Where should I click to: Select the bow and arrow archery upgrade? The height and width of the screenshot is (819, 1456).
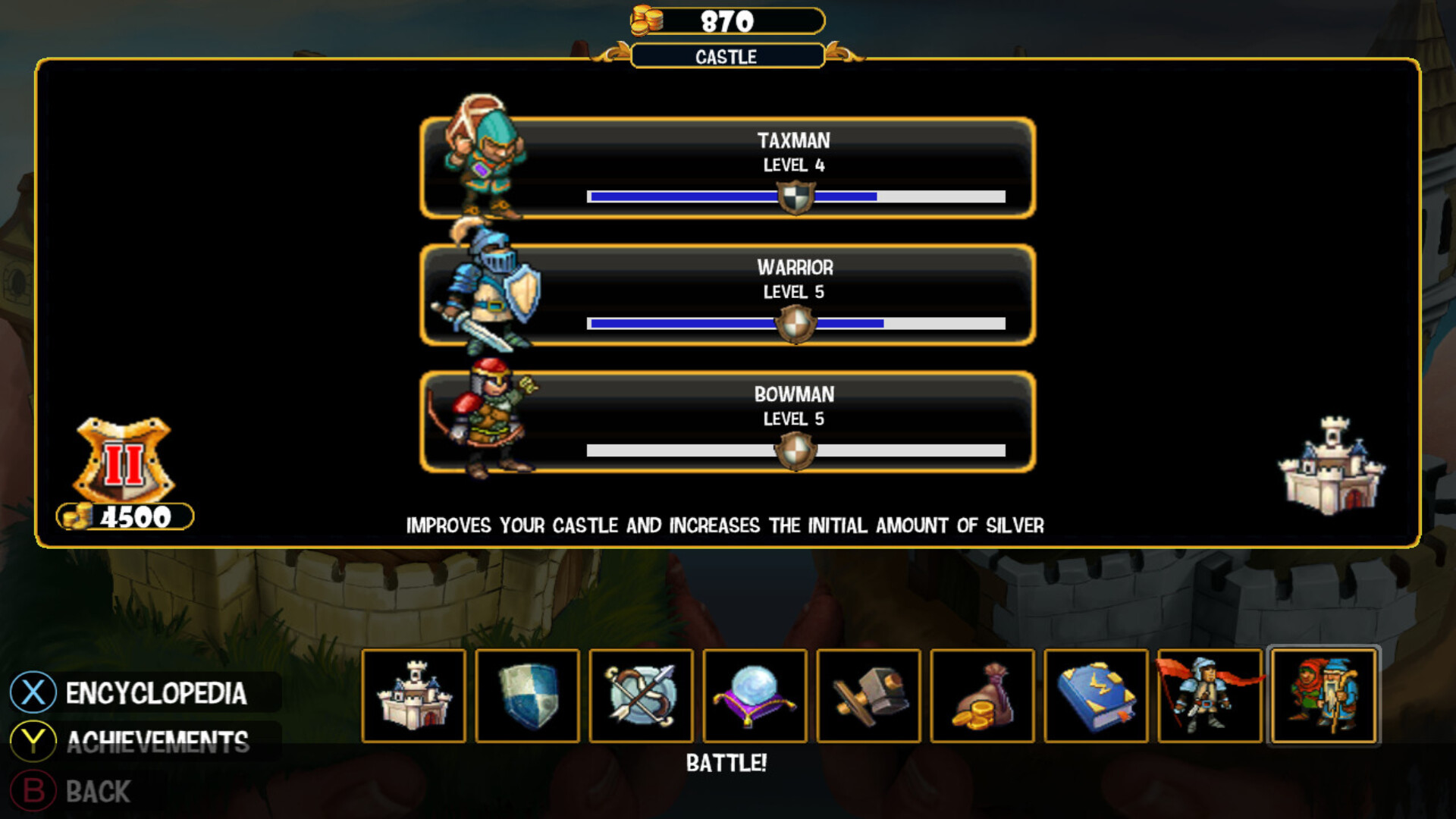[641, 696]
